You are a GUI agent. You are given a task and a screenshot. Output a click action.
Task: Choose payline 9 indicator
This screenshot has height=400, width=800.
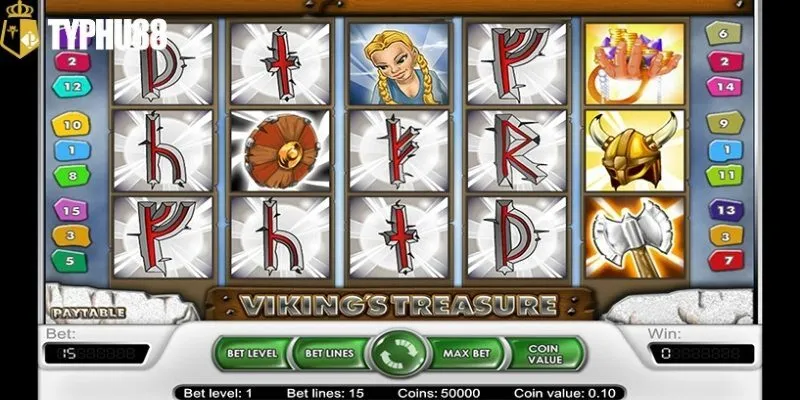point(724,124)
